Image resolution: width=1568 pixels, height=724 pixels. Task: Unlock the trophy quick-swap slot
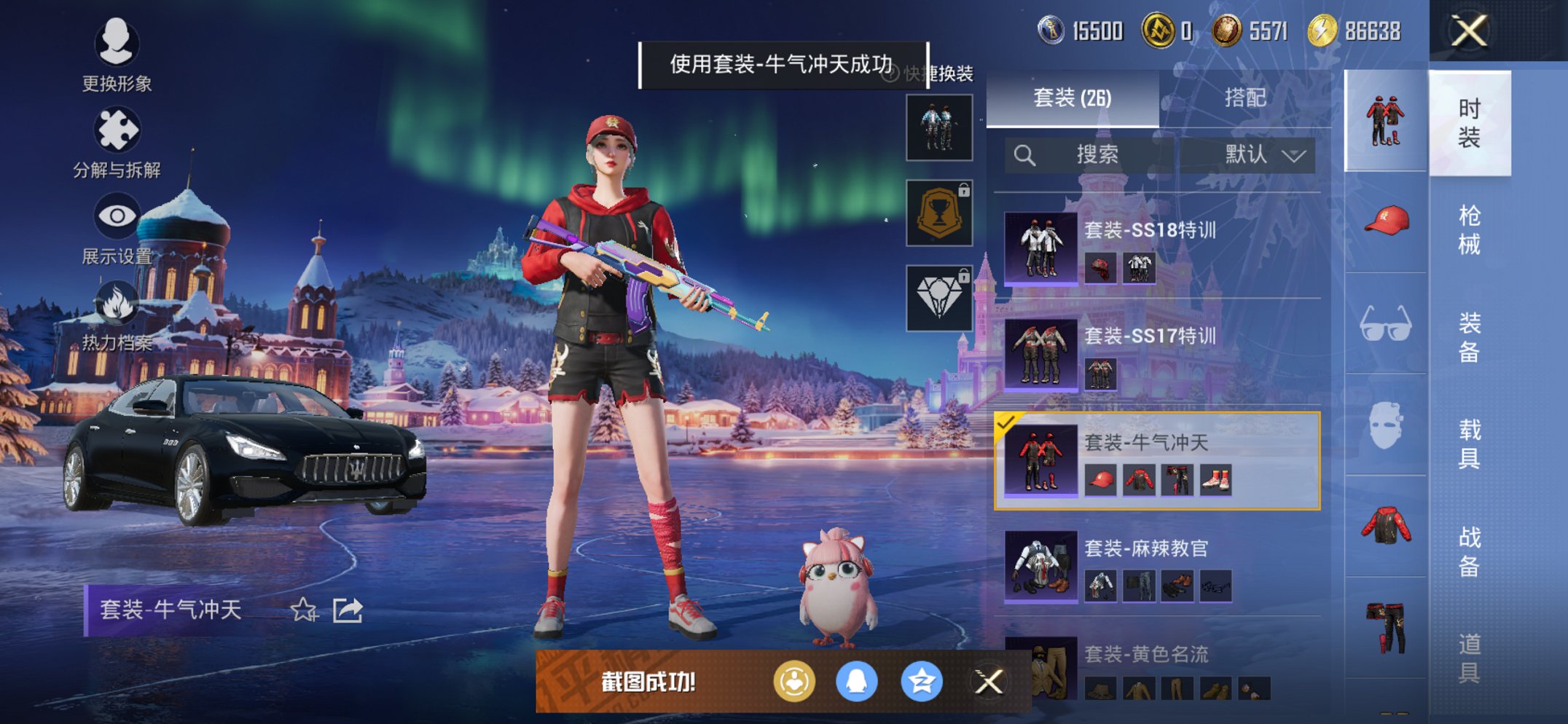(x=938, y=213)
